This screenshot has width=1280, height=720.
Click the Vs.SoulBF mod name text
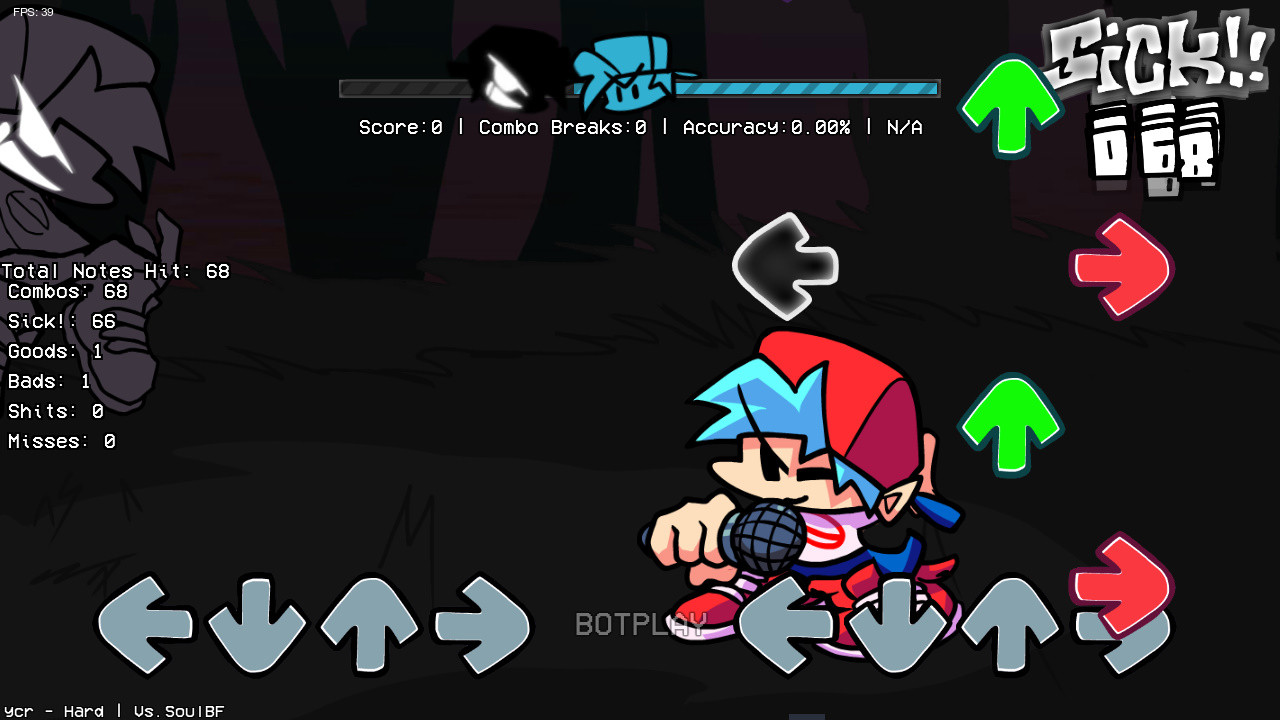(178, 711)
